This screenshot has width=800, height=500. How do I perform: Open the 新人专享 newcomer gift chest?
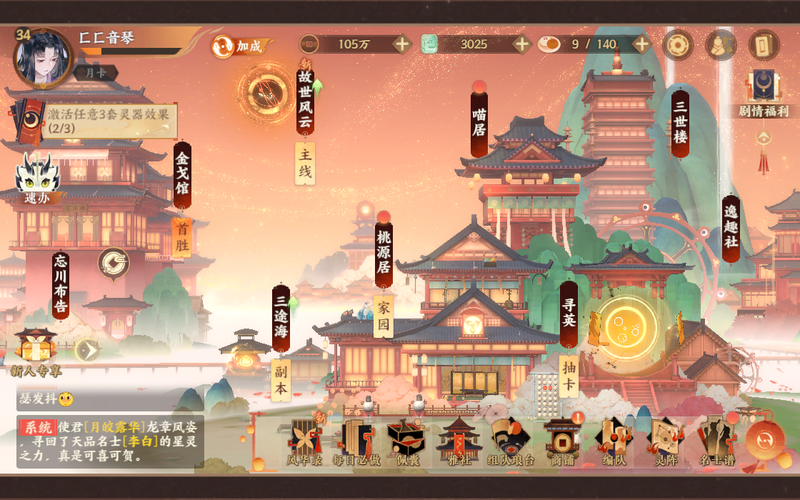[36, 352]
